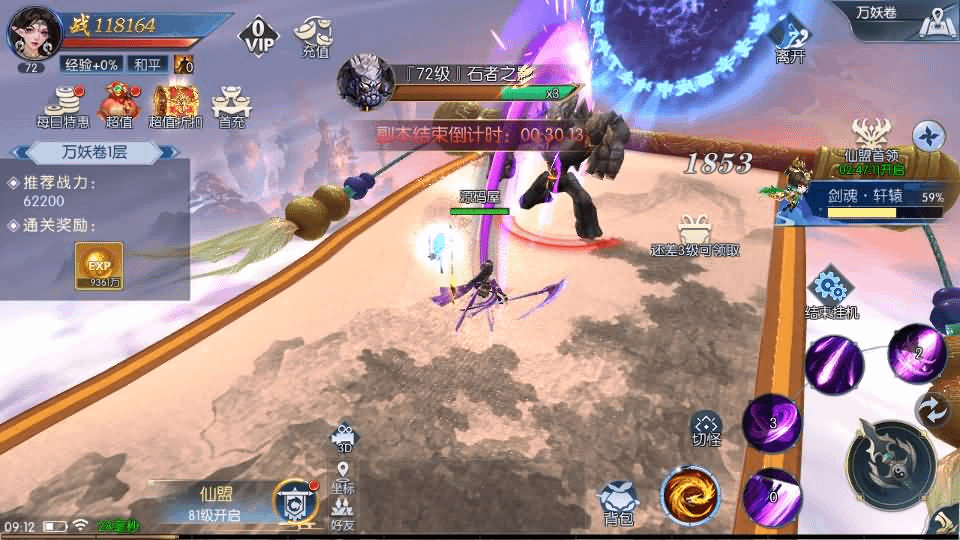The width and height of the screenshot is (960, 540).
Task: Stop auto-battle with 结束挂机
Action: pyautogui.click(x=831, y=292)
